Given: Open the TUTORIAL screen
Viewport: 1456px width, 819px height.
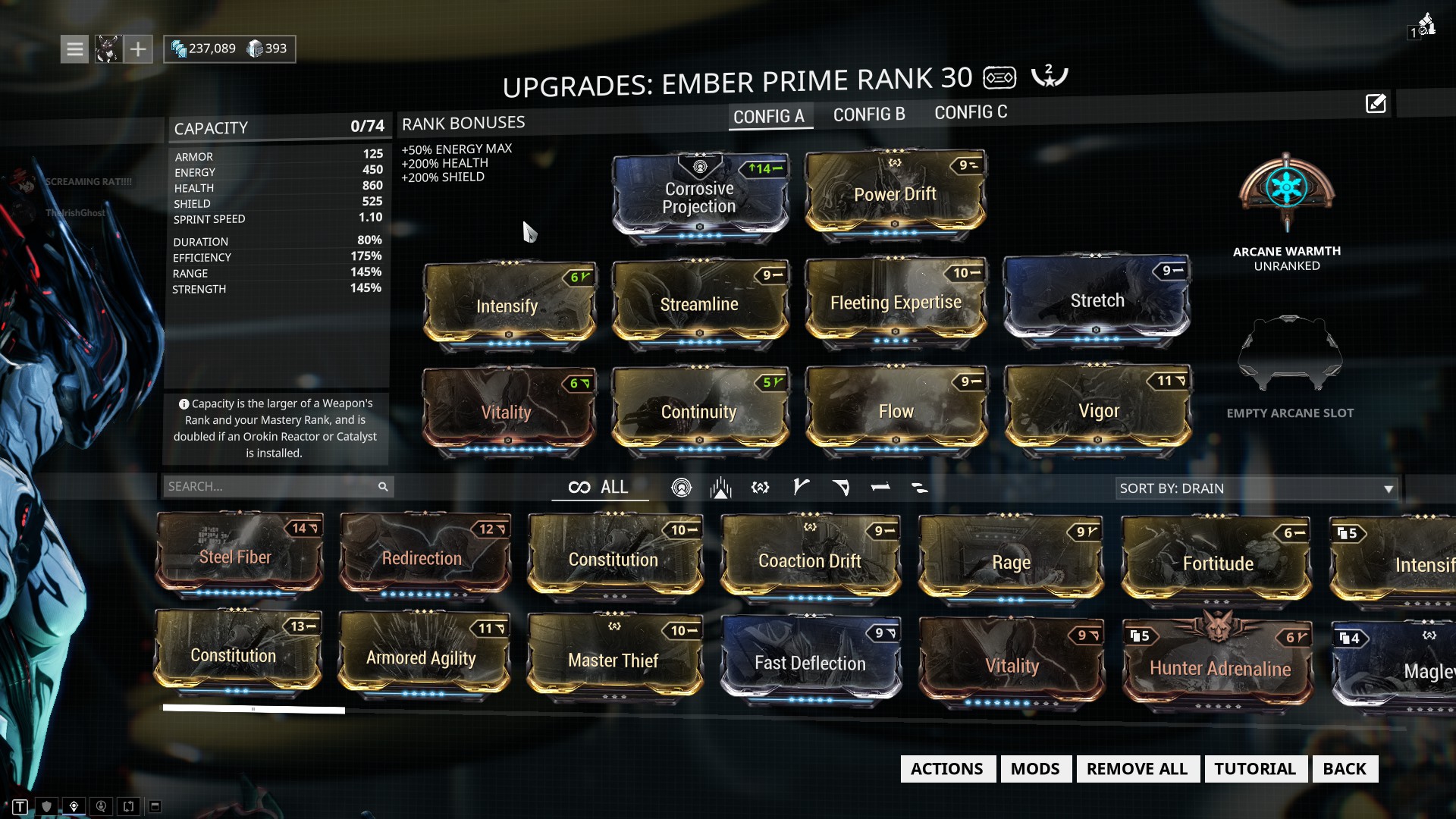Looking at the screenshot, I should (1255, 768).
